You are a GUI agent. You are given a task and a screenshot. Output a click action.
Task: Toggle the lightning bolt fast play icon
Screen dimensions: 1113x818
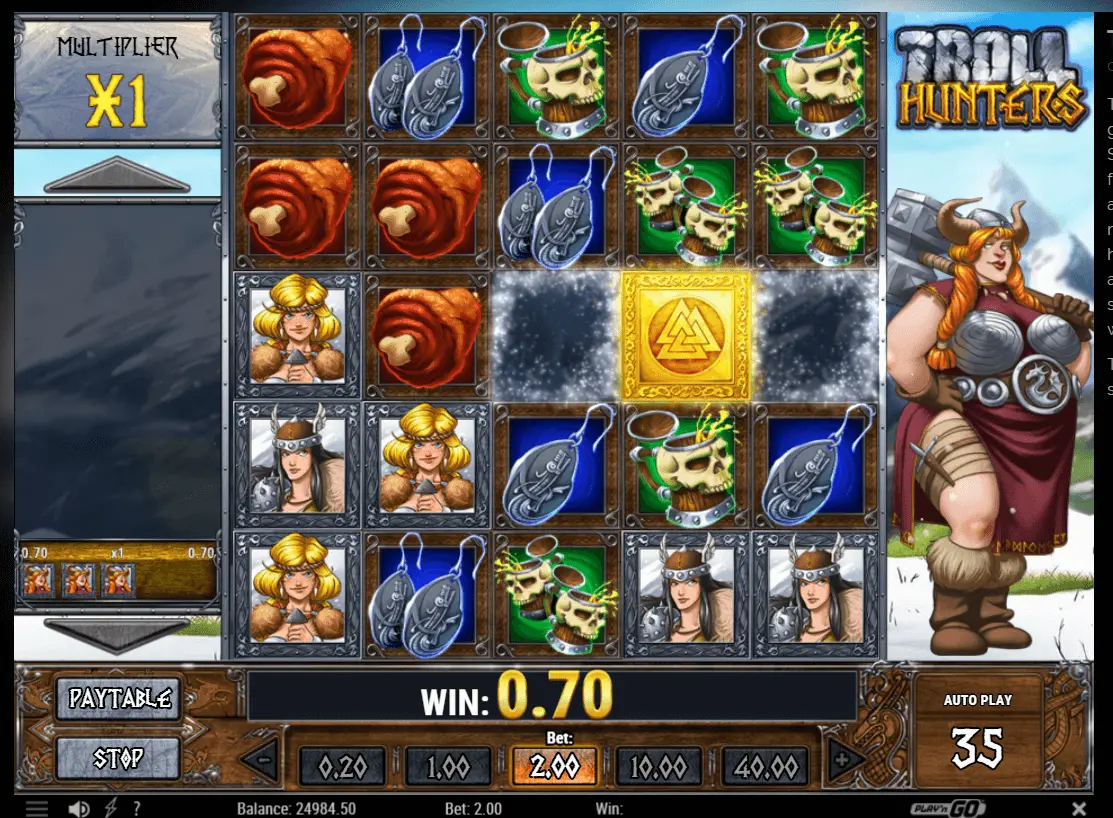coord(110,808)
